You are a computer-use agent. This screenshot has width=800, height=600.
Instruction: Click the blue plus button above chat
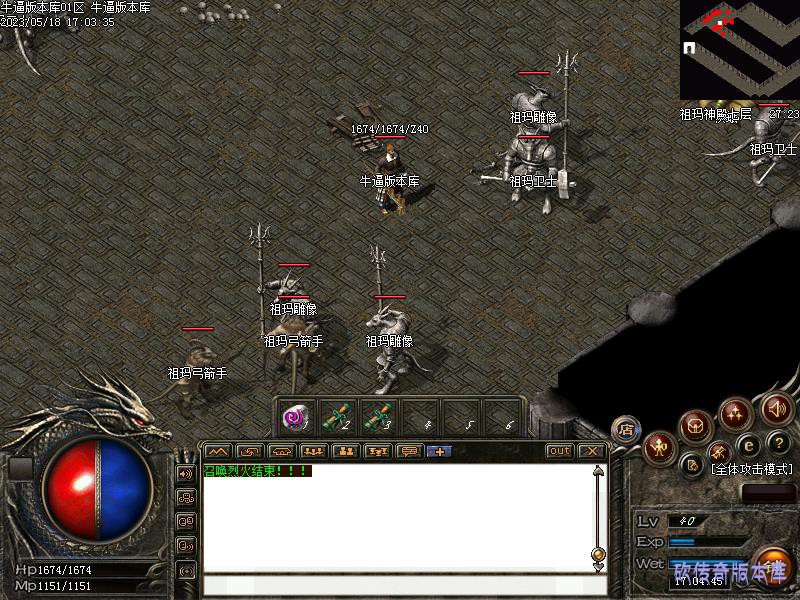pos(439,451)
